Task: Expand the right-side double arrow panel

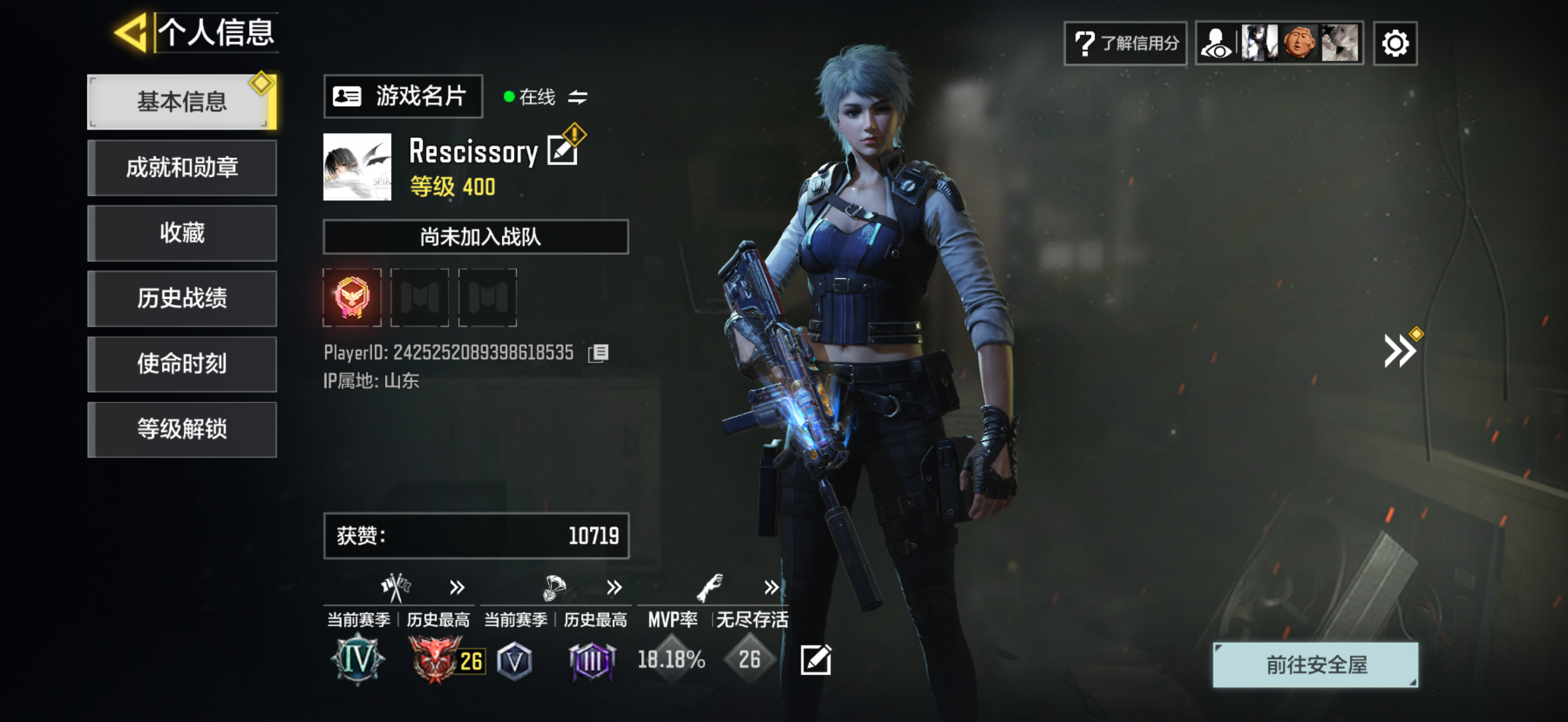Action: click(1400, 350)
